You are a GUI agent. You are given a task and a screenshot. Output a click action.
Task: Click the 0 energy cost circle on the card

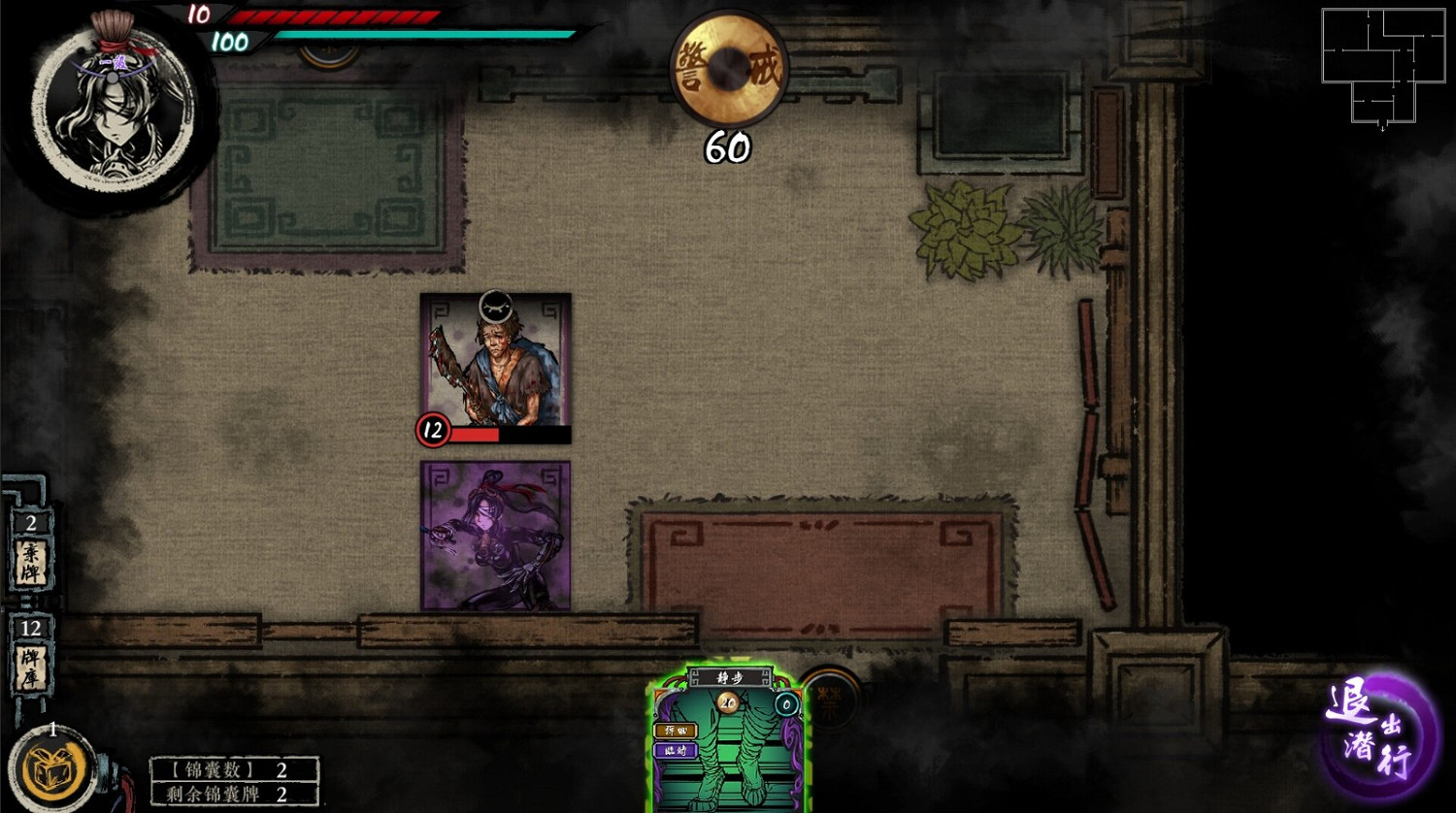[786, 705]
